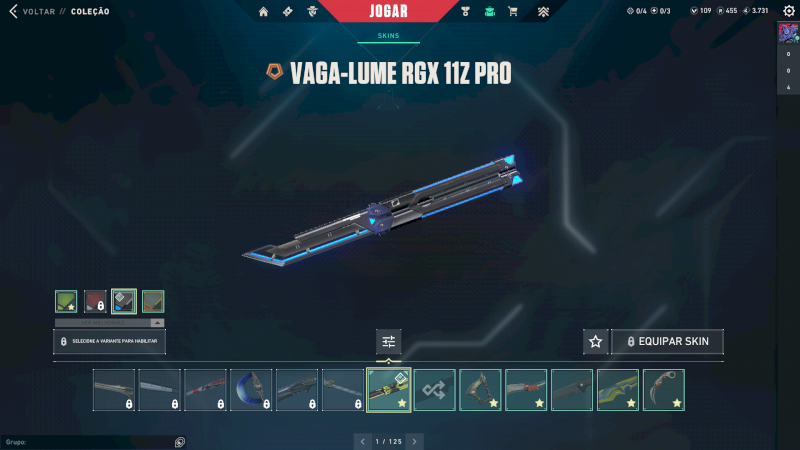Open the store shopping cart icon
The height and width of the screenshot is (450, 800).
click(513, 12)
